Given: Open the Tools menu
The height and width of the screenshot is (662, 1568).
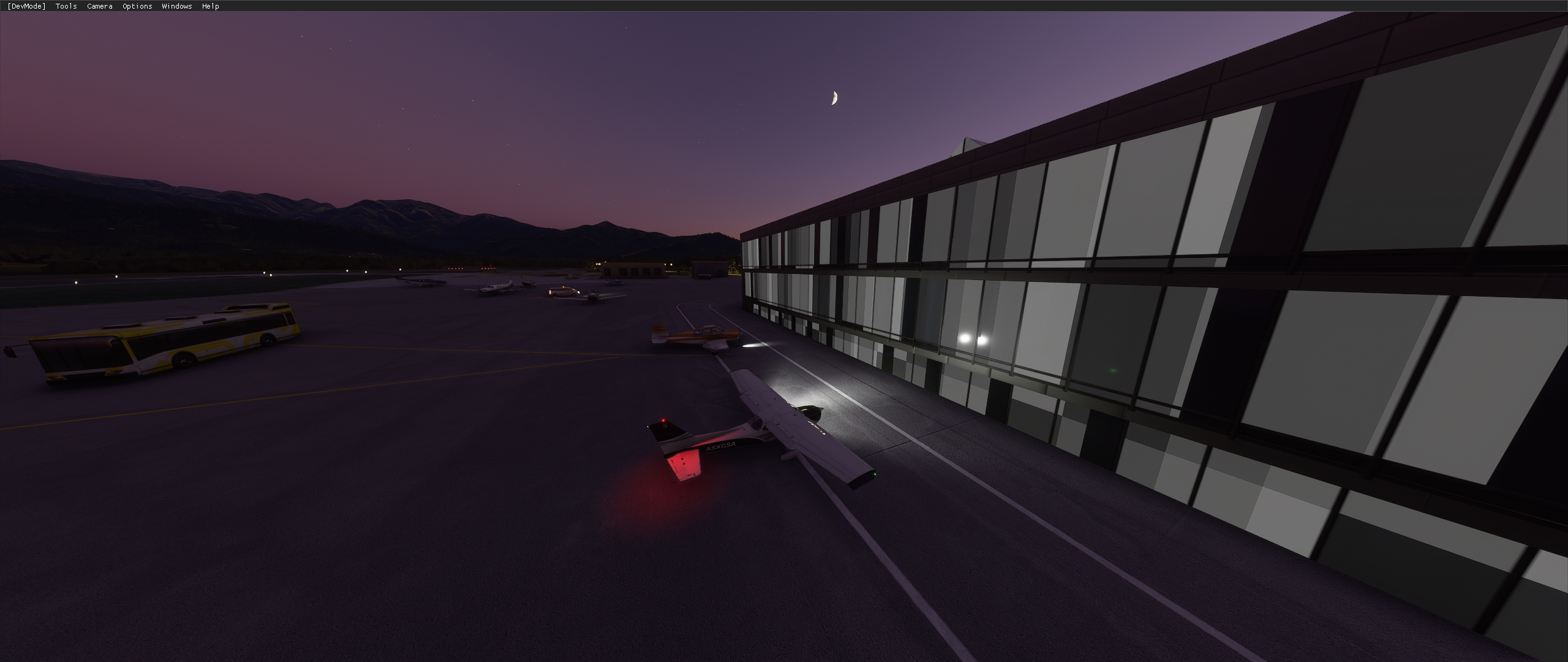Looking at the screenshot, I should pos(65,6).
